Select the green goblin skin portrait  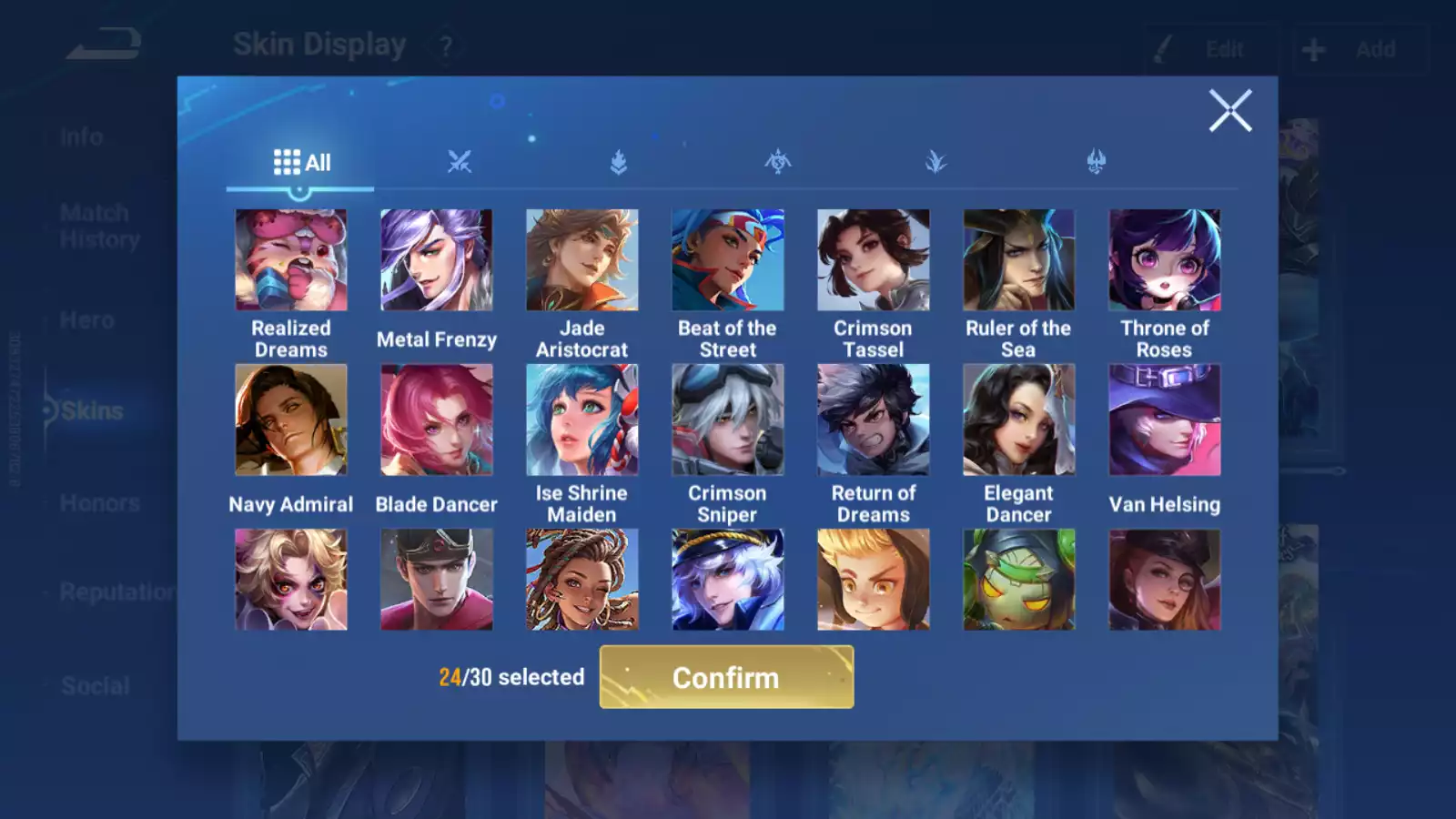click(x=1019, y=580)
